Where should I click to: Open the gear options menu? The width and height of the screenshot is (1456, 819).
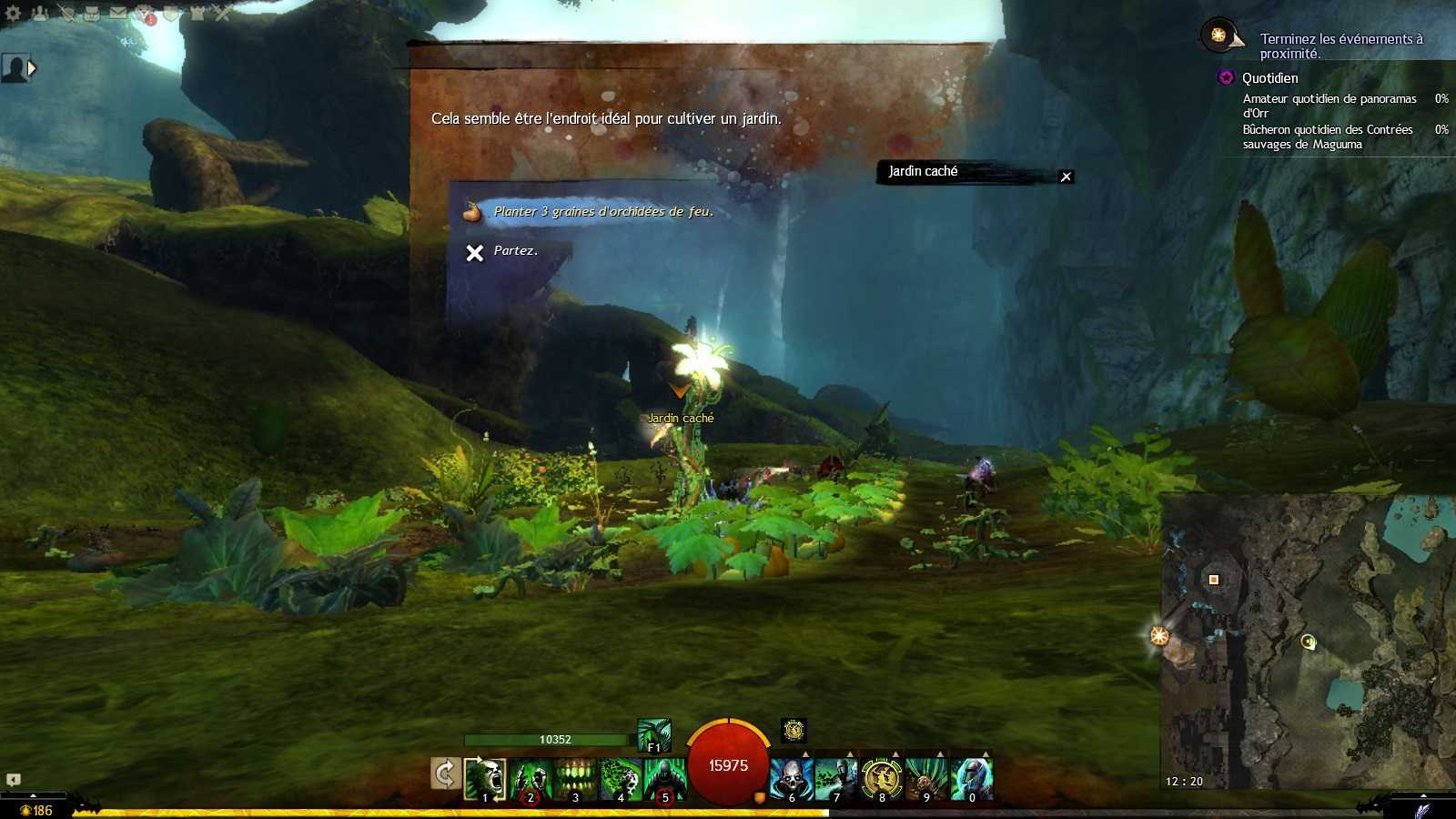pos(13,13)
